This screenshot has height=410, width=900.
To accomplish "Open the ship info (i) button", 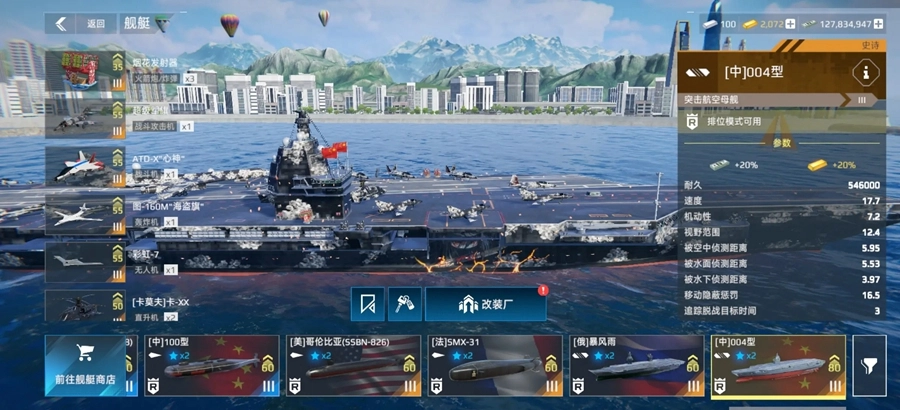I will coord(866,72).
